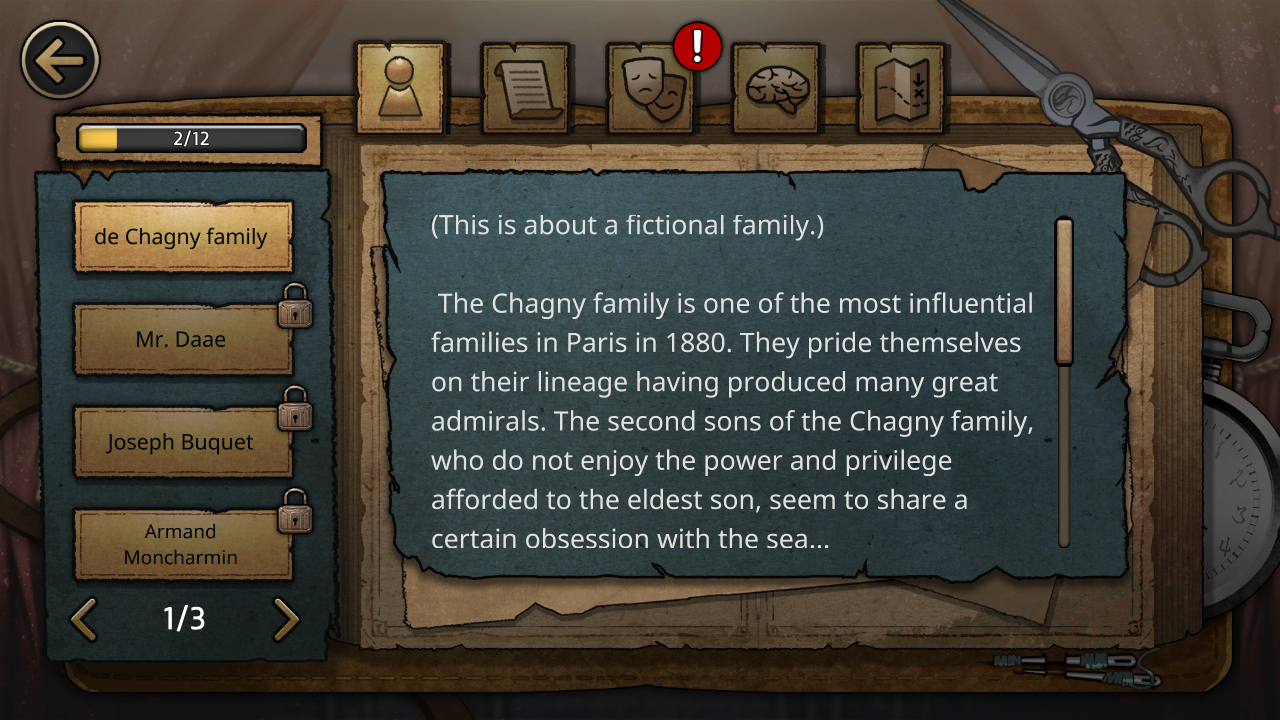Select the theater masks tab
This screenshot has width=1280, height=720.
(x=652, y=87)
